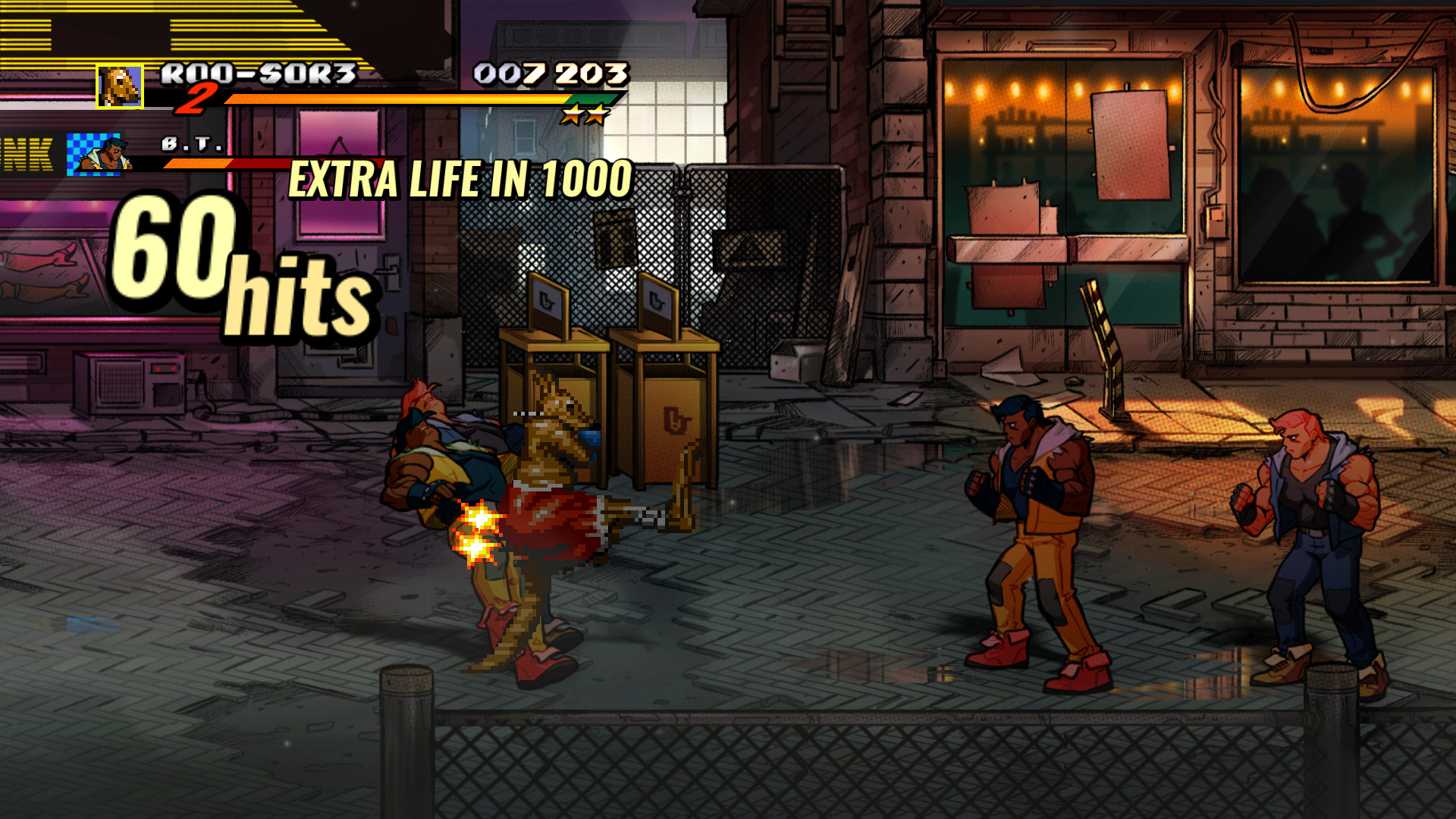Click the red lives counter showing 2
Screen dimensions: 1456x819
(x=196, y=98)
